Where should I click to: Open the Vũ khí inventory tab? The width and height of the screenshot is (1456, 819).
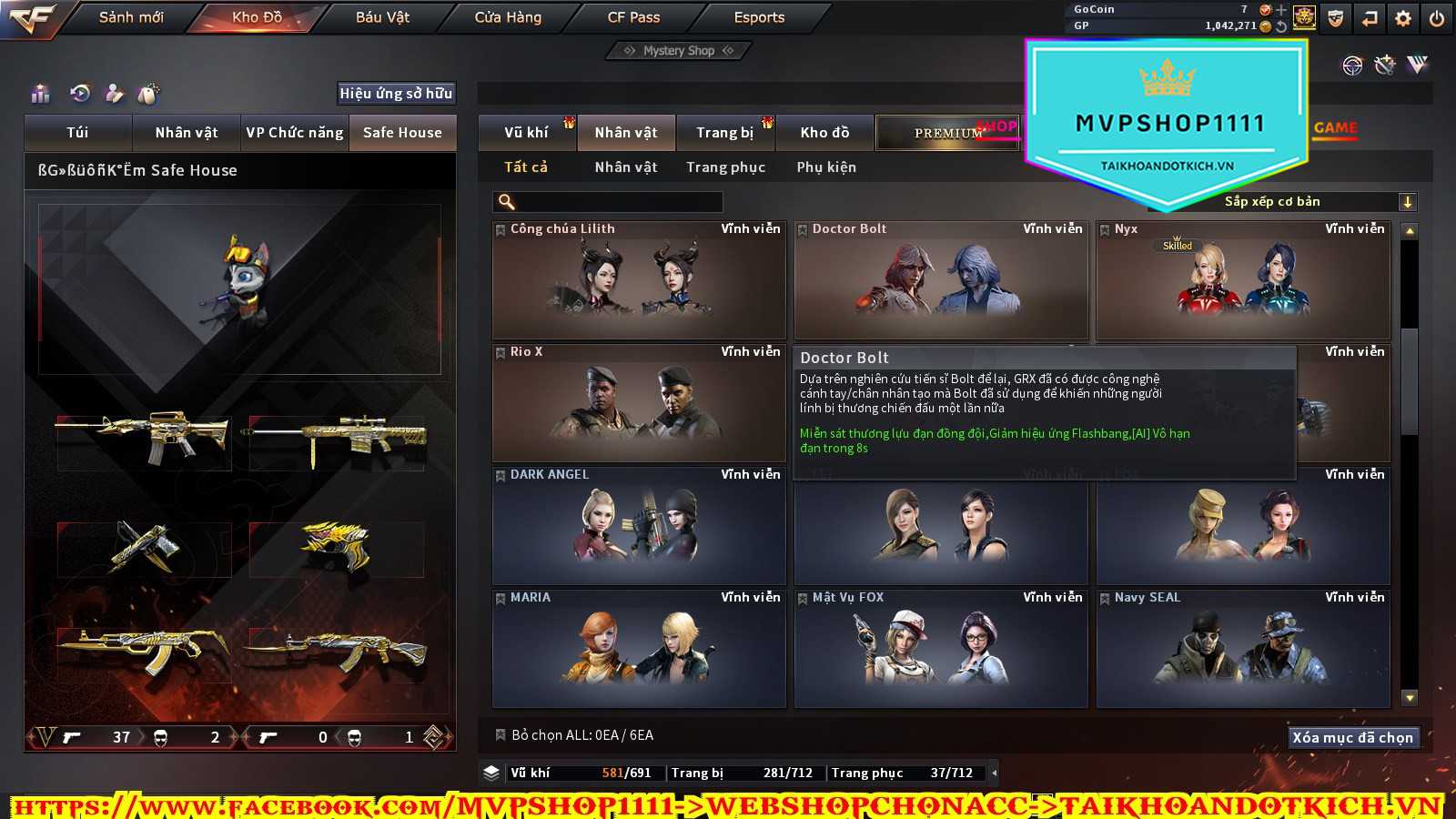coord(527,133)
